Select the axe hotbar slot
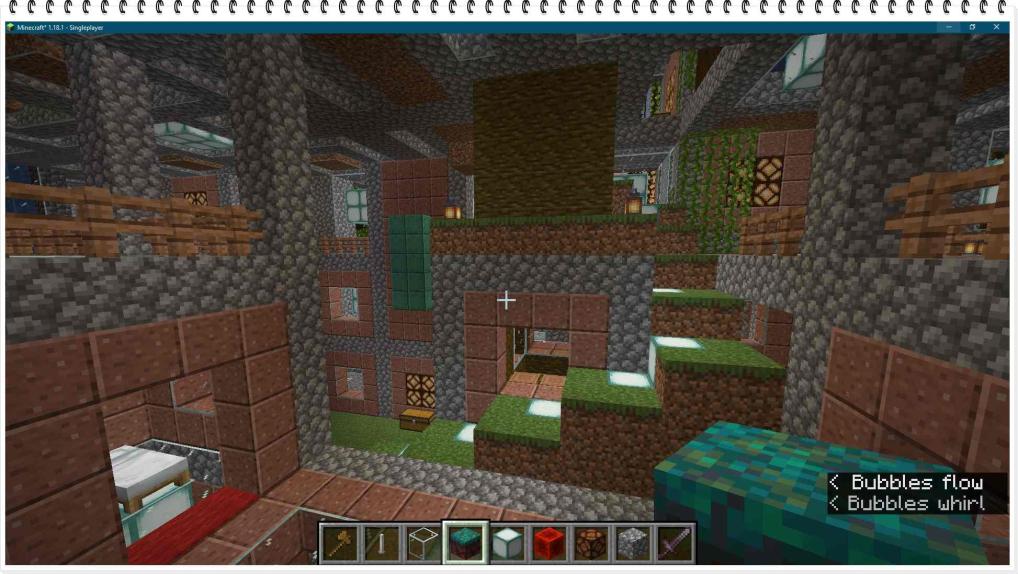 (339, 543)
